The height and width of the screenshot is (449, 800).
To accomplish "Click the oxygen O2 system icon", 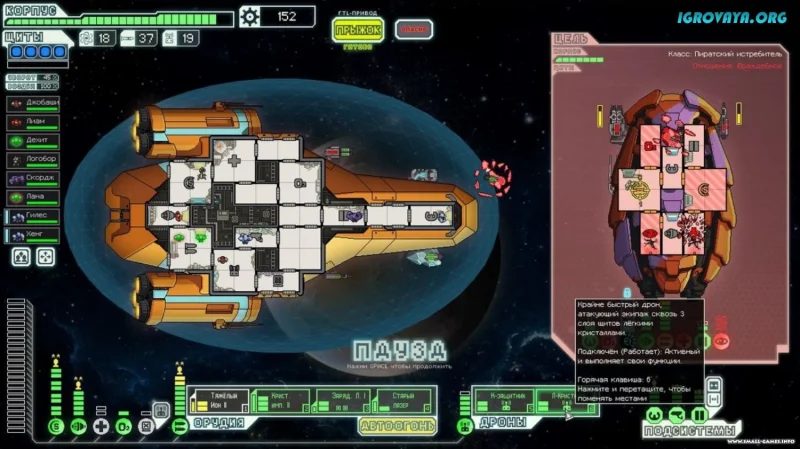I will coord(123,427).
